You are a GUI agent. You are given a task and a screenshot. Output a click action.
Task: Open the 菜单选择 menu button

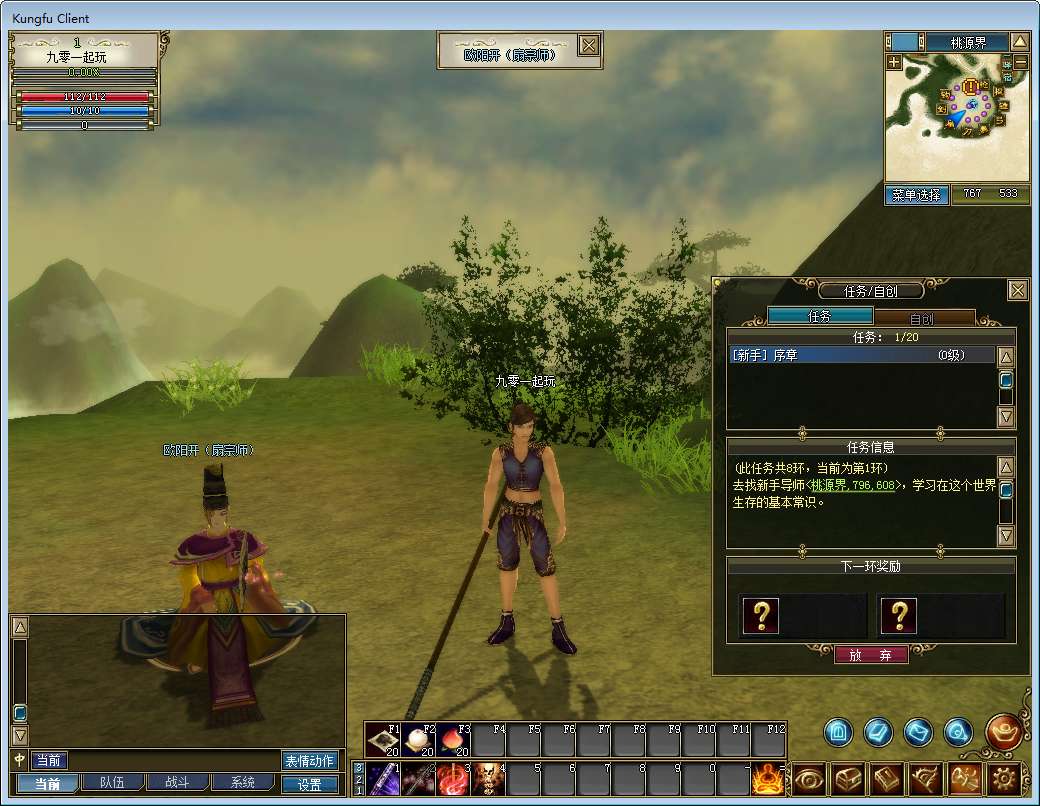[916, 195]
